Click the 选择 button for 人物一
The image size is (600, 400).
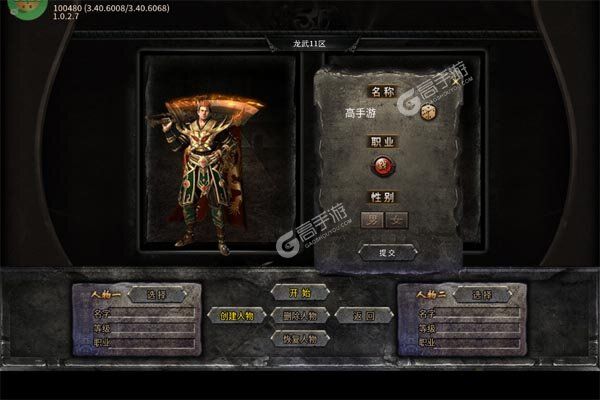[157, 294]
